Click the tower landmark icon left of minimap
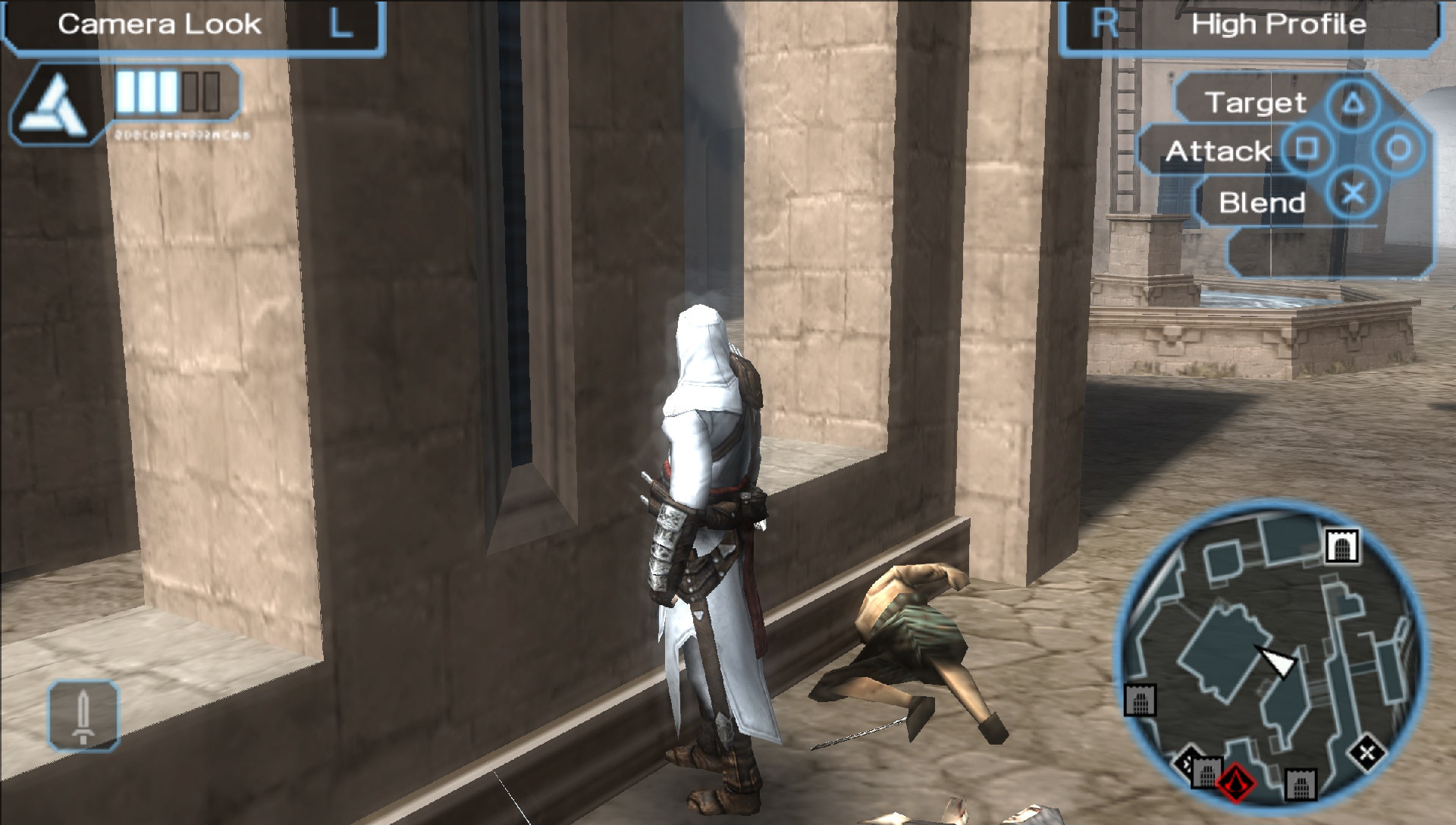The width and height of the screenshot is (1456, 825). click(1141, 701)
